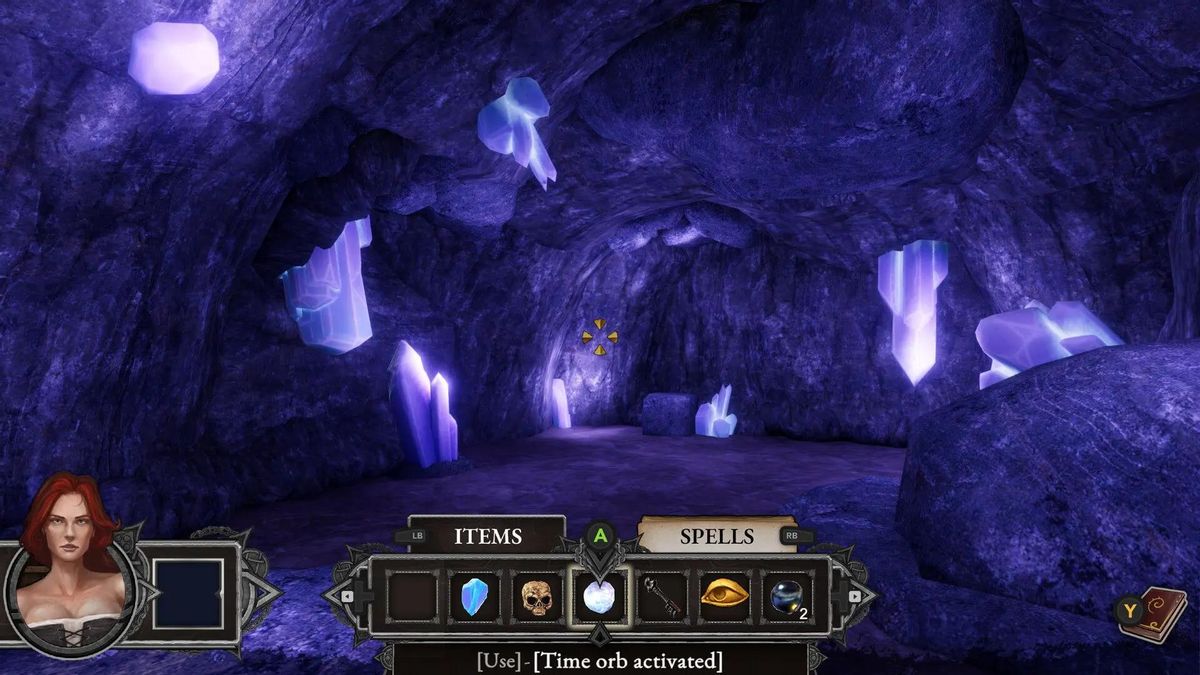
Task: Select the blue crystal shard slot
Action: coord(474,598)
